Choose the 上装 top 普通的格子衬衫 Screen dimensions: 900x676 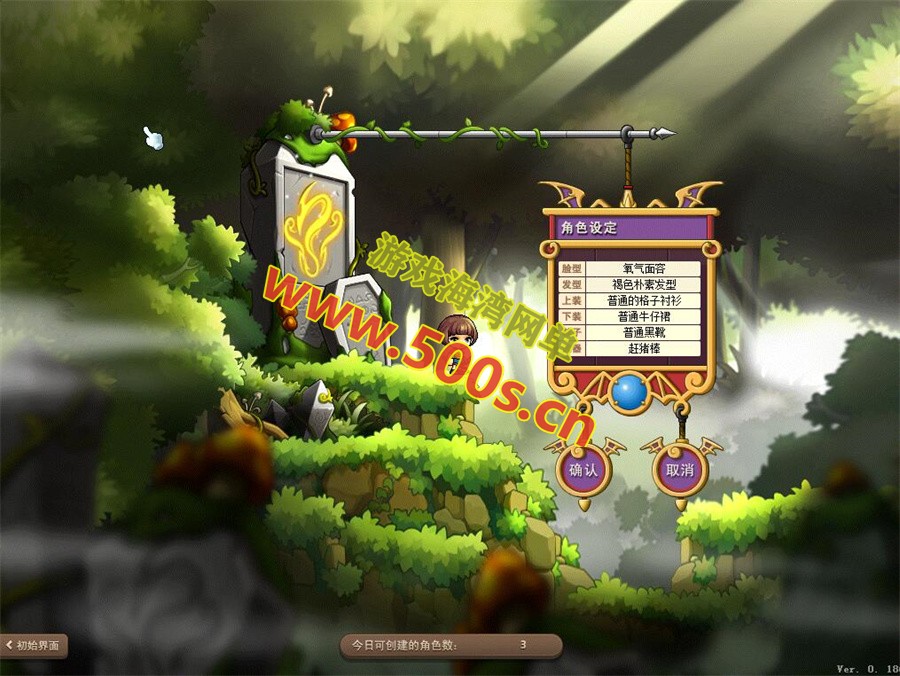(x=643, y=300)
